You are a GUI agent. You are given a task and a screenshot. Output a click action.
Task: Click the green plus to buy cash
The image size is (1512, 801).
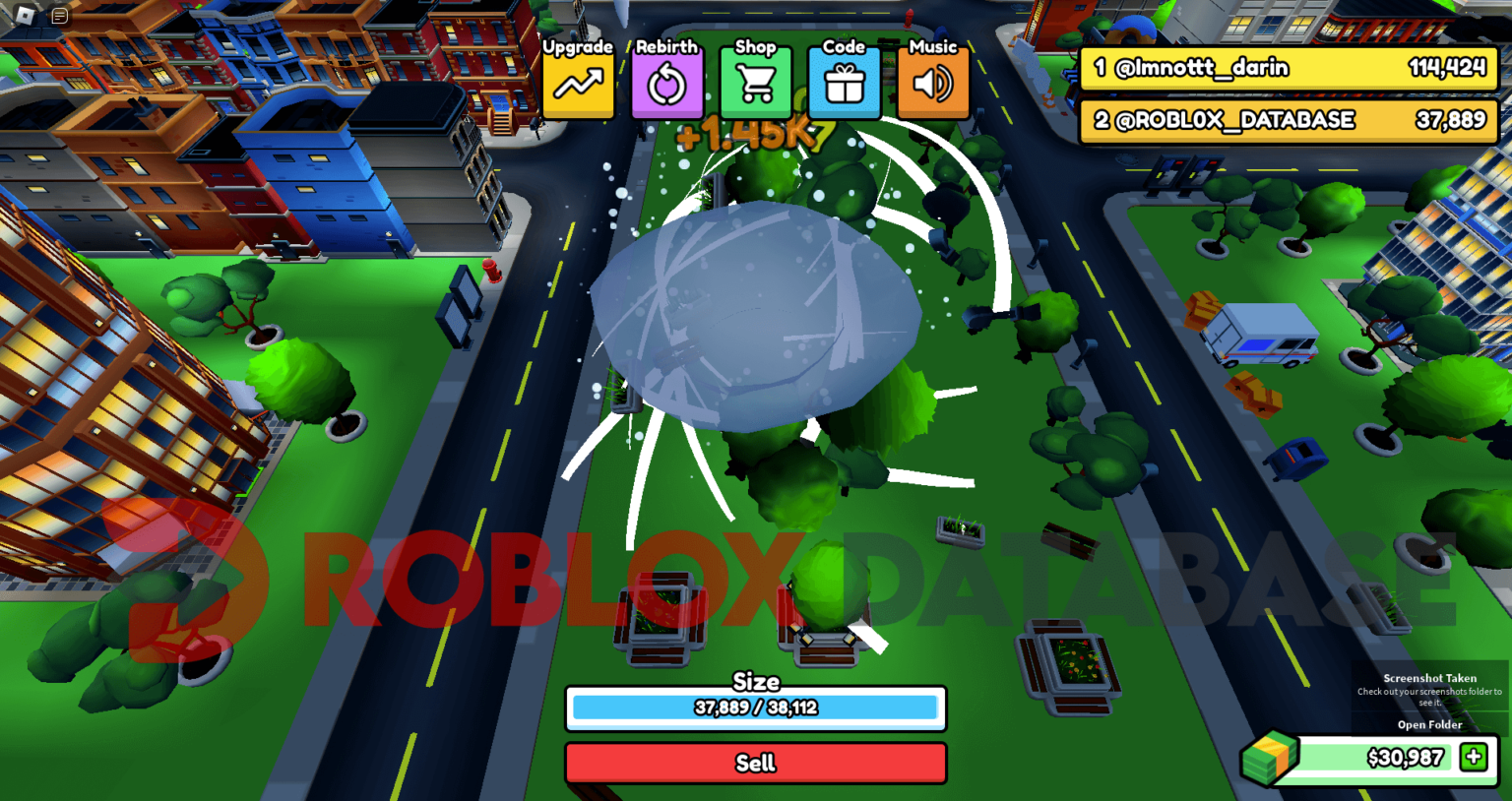coord(1473,758)
